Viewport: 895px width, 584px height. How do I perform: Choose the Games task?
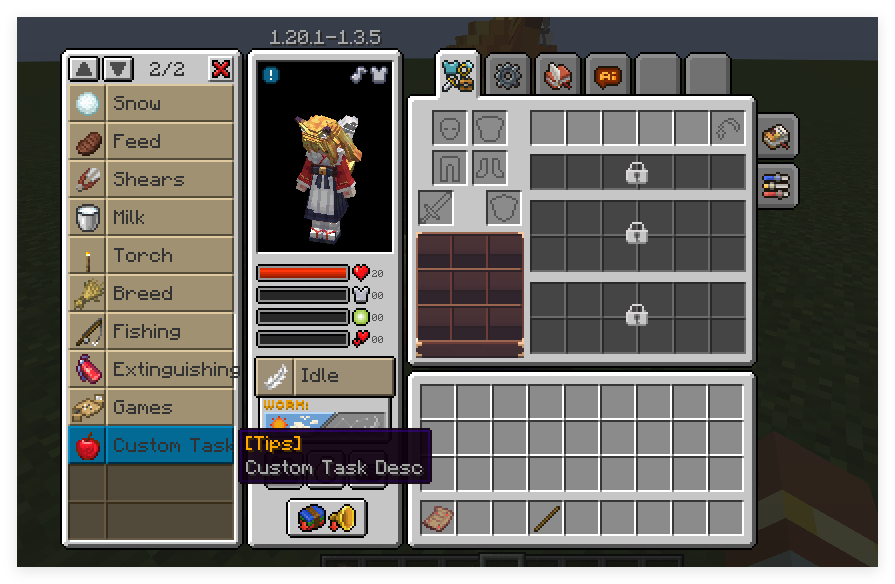(x=152, y=408)
